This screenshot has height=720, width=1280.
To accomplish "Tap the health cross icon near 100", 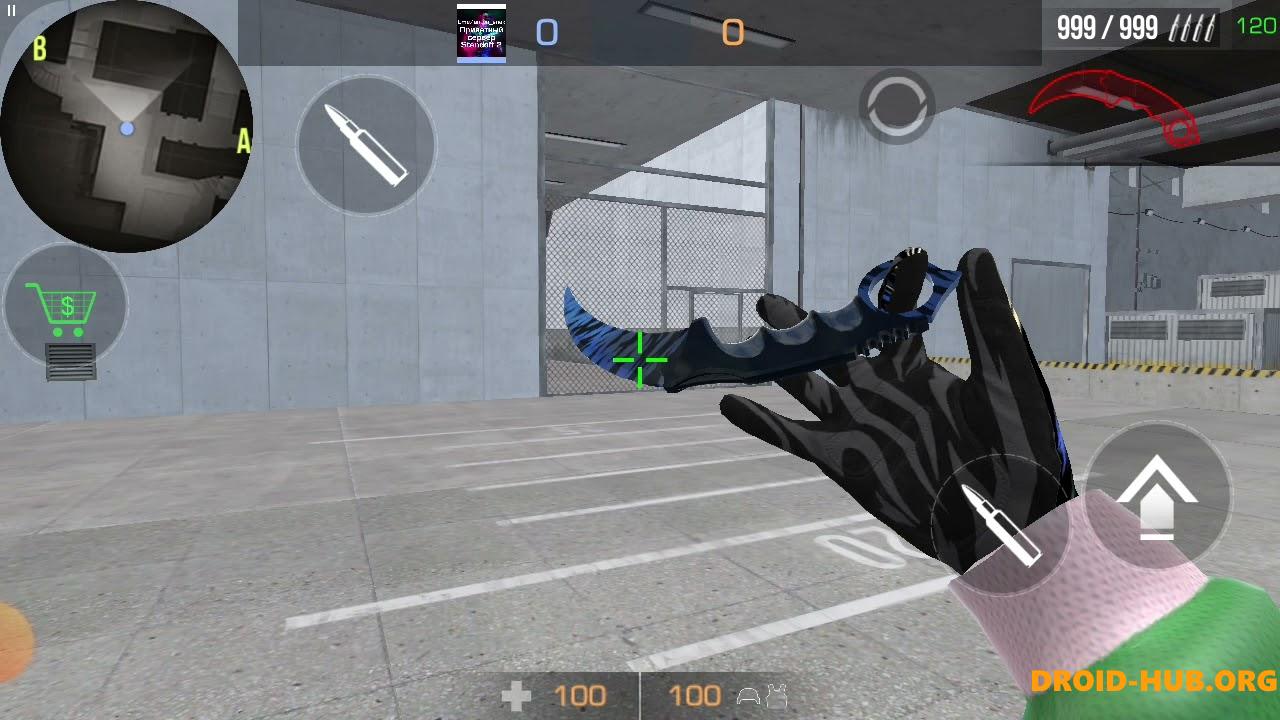I will coord(516,694).
